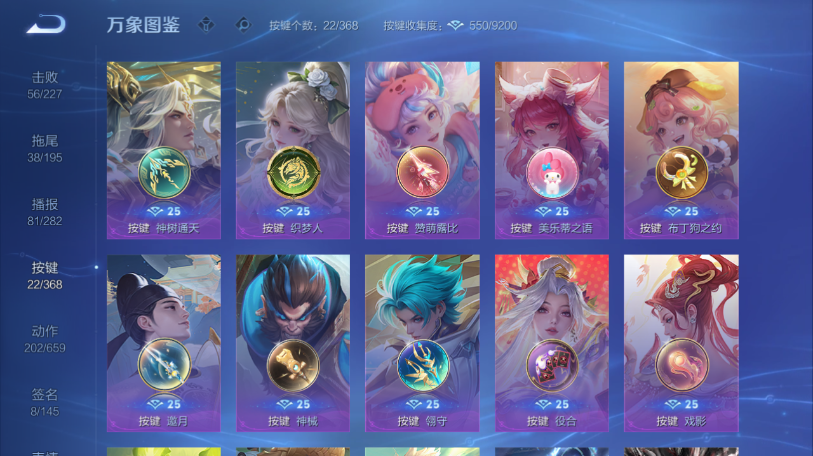Select the 邀月 button skin card
This screenshot has height=456, width=813.
[164, 342]
